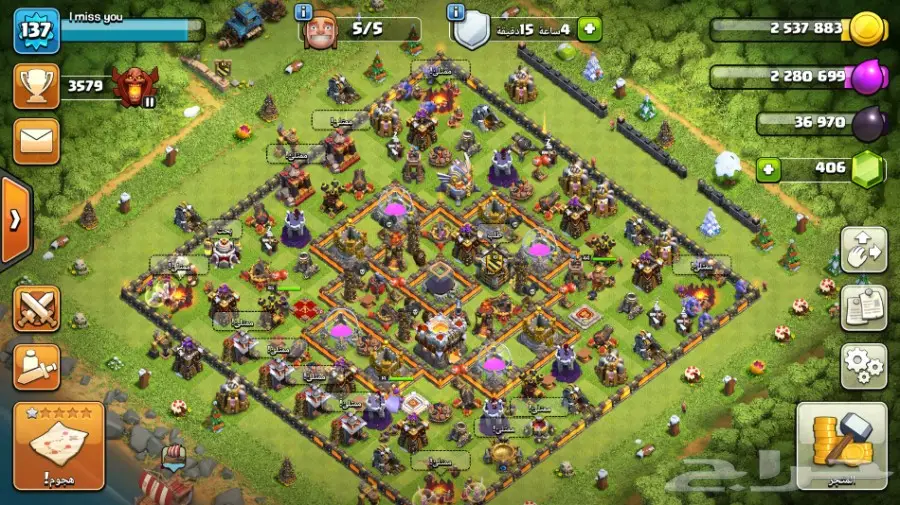The width and height of the screenshot is (900, 505).
Task: Buy more gems with the green plus
Action: click(769, 168)
